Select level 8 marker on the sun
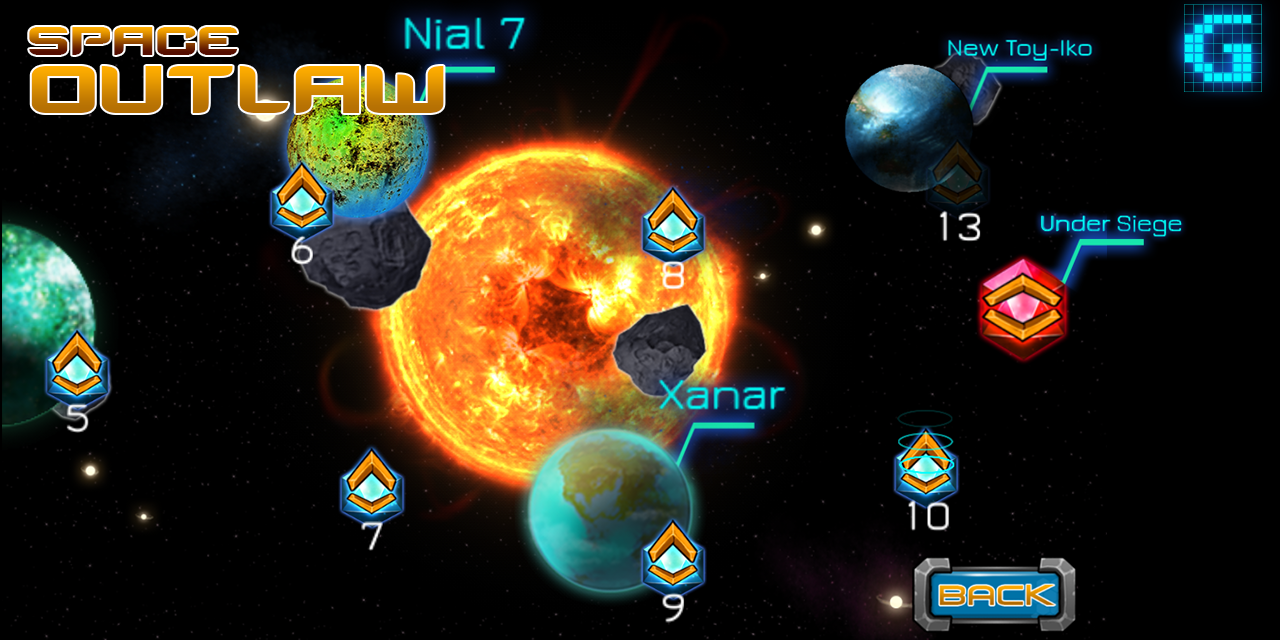The width and height of the screenshot is (1280, 640). coord(673,225)
